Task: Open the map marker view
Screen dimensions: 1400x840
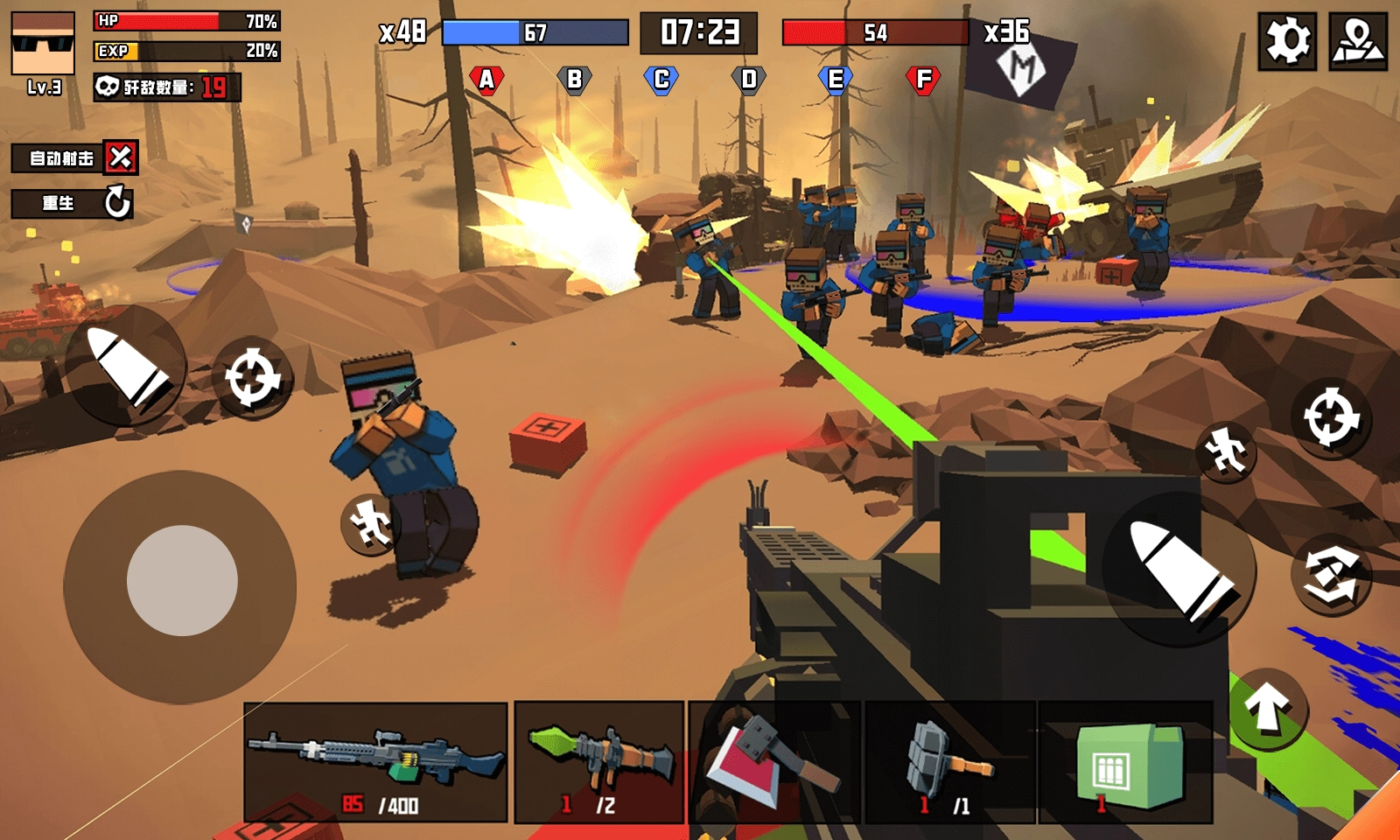Action: pos(1357,41)
